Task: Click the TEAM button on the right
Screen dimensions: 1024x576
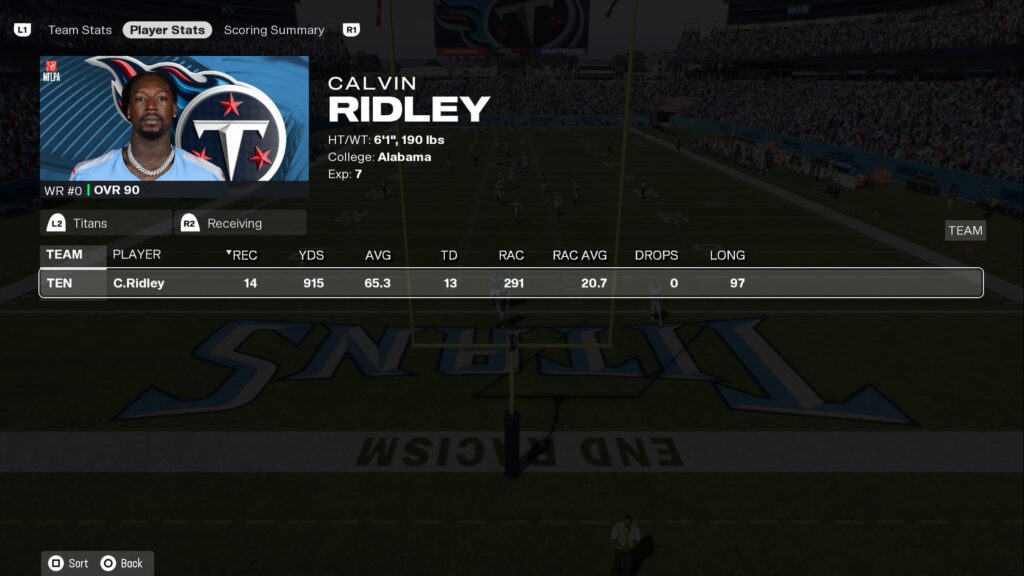Action: tap(965, 230)
